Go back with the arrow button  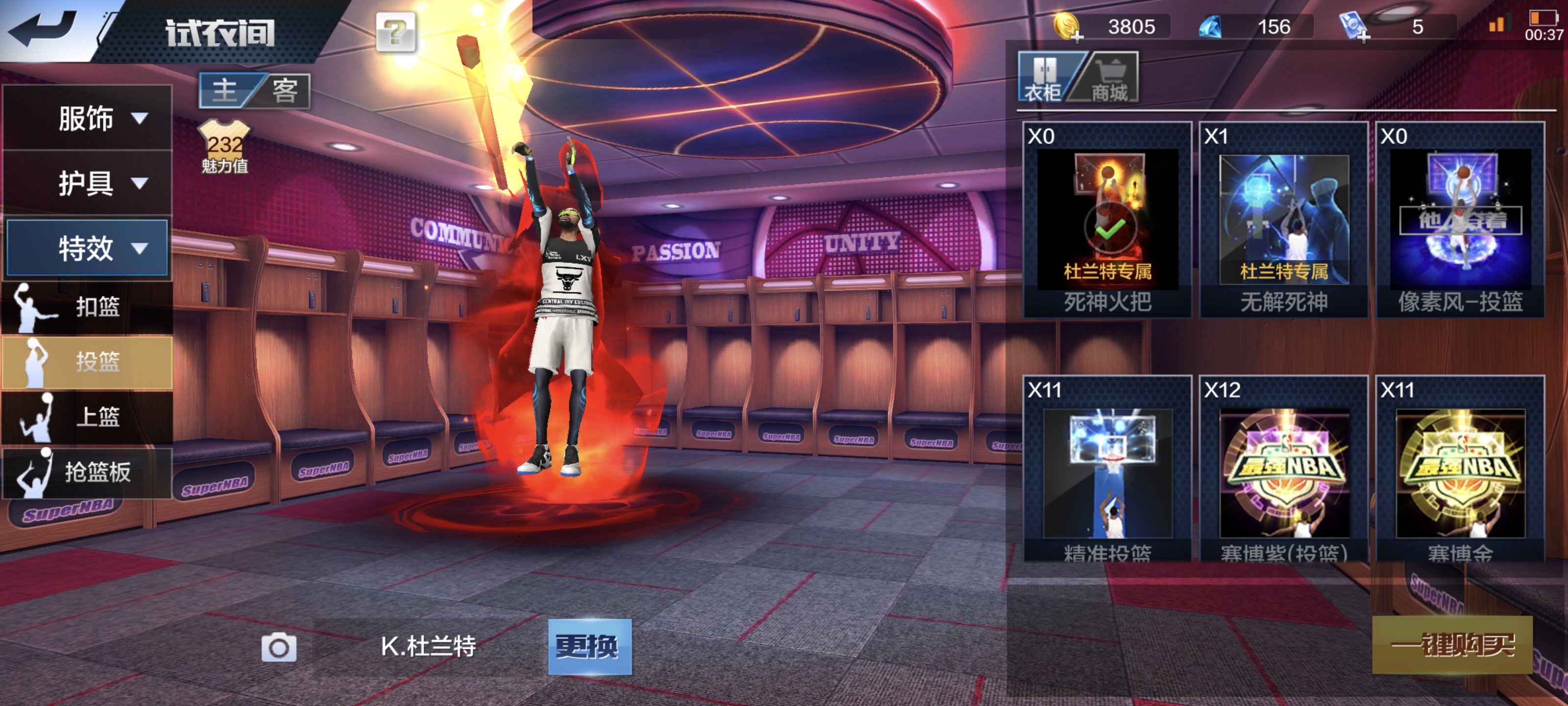click(x=44, y=28)
